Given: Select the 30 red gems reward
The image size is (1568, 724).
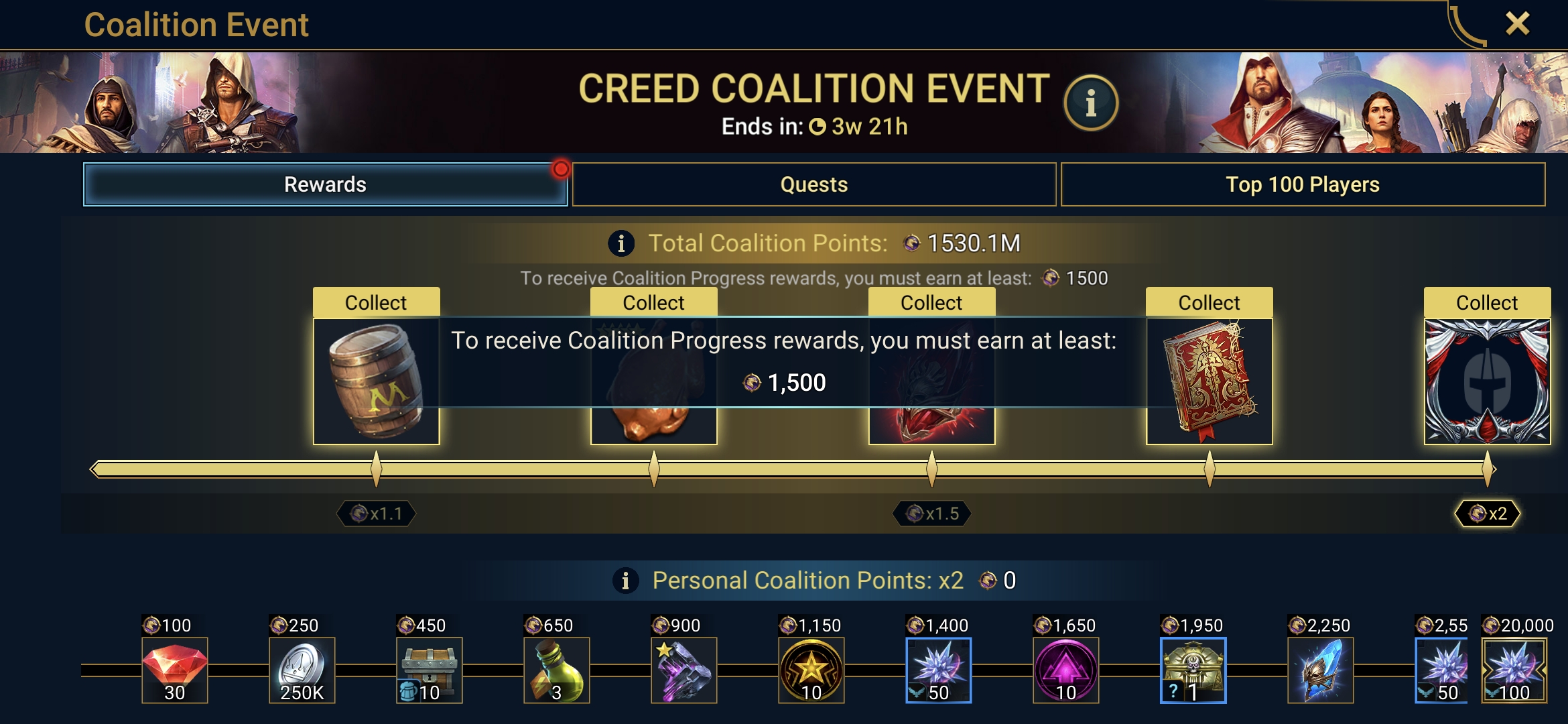Looking at the screenshot, I should (x=175, y=670).
